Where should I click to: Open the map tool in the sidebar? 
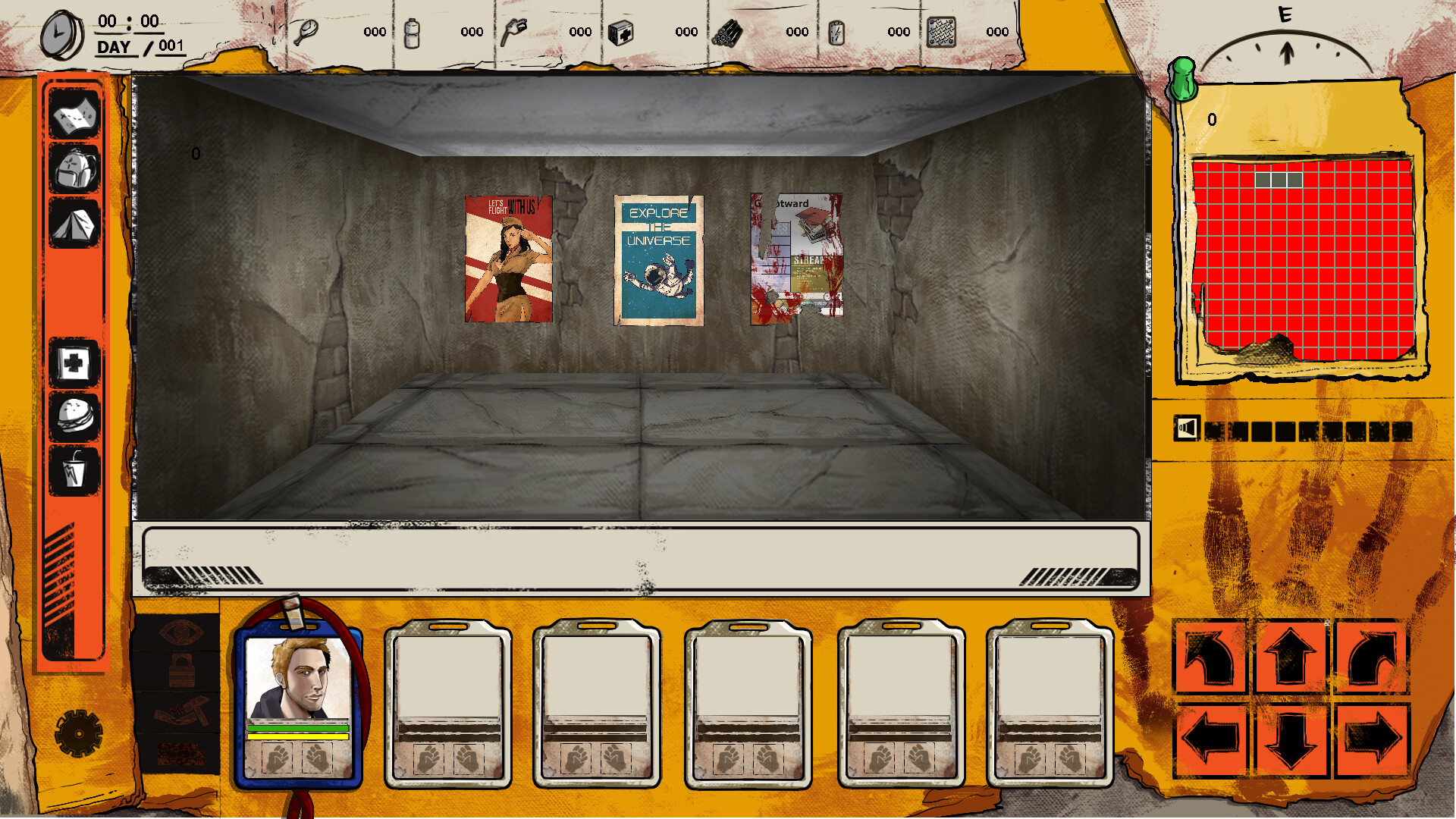tap(74, 116)
